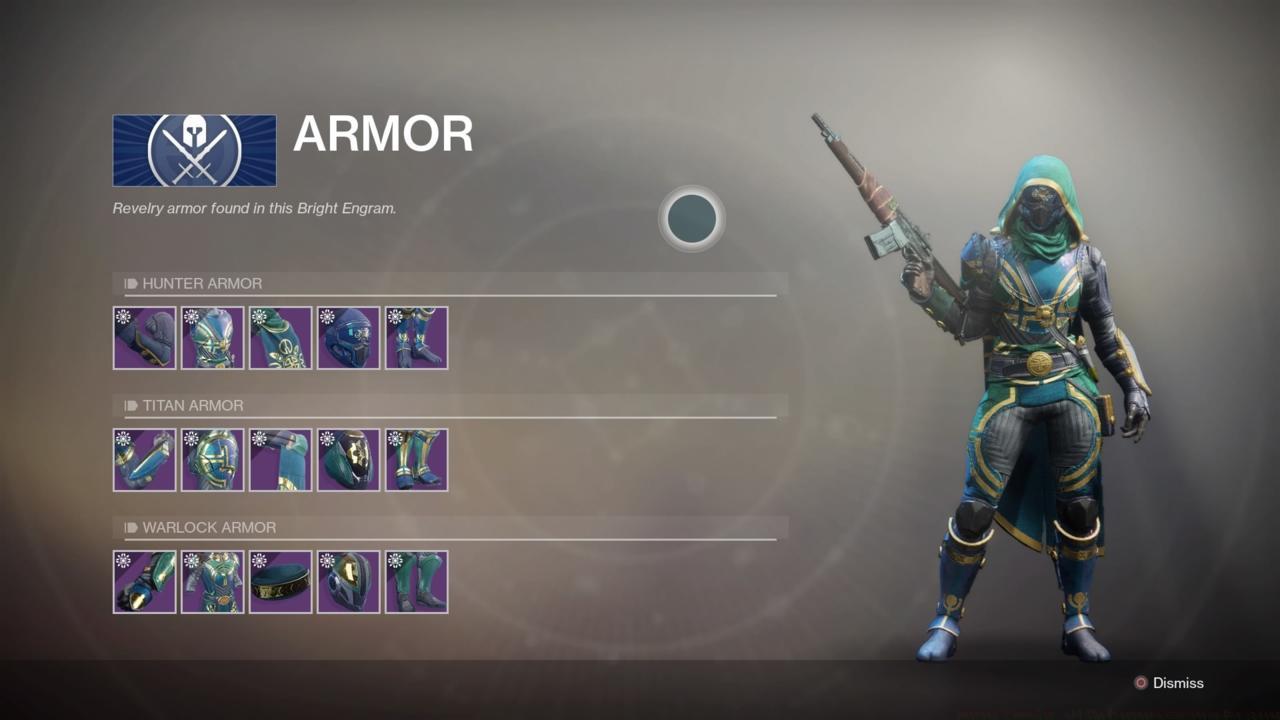Select the Titan boots thumbnail
Screen dimensions: 1280x720
pos(417,460)
